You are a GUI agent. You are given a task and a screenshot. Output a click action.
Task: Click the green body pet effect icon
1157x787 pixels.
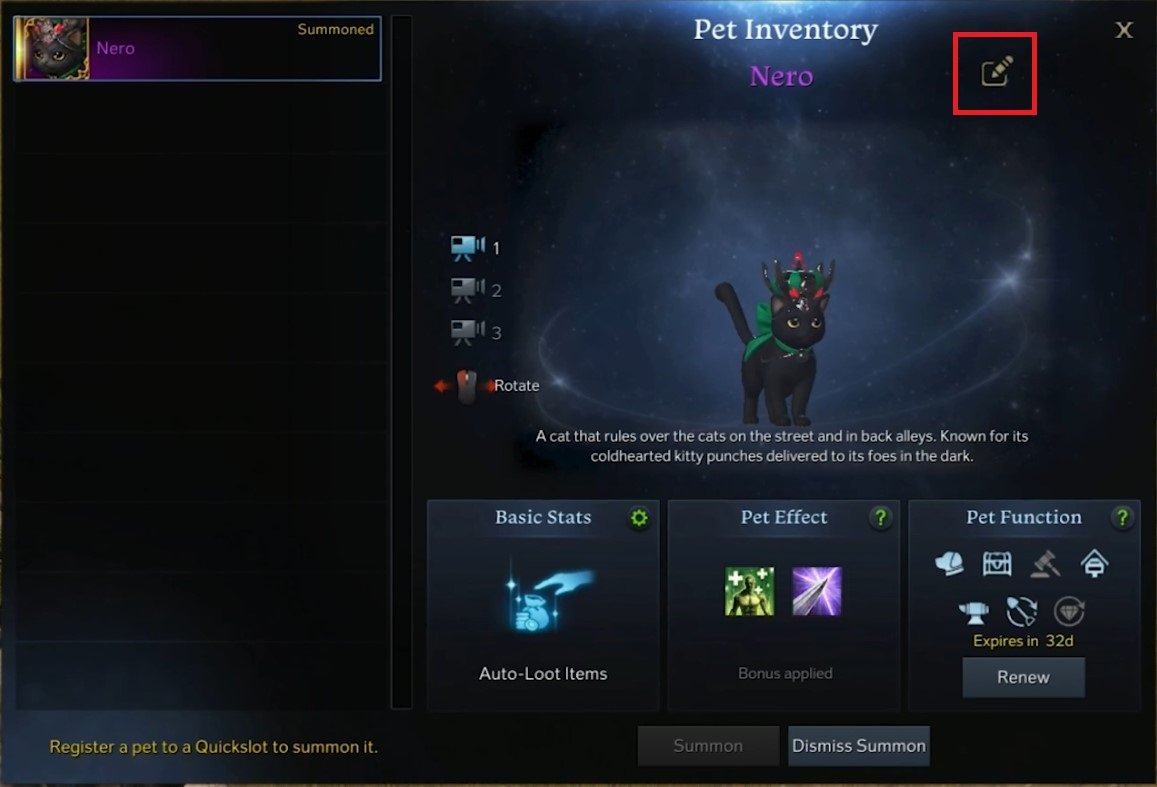click(750, 591)
